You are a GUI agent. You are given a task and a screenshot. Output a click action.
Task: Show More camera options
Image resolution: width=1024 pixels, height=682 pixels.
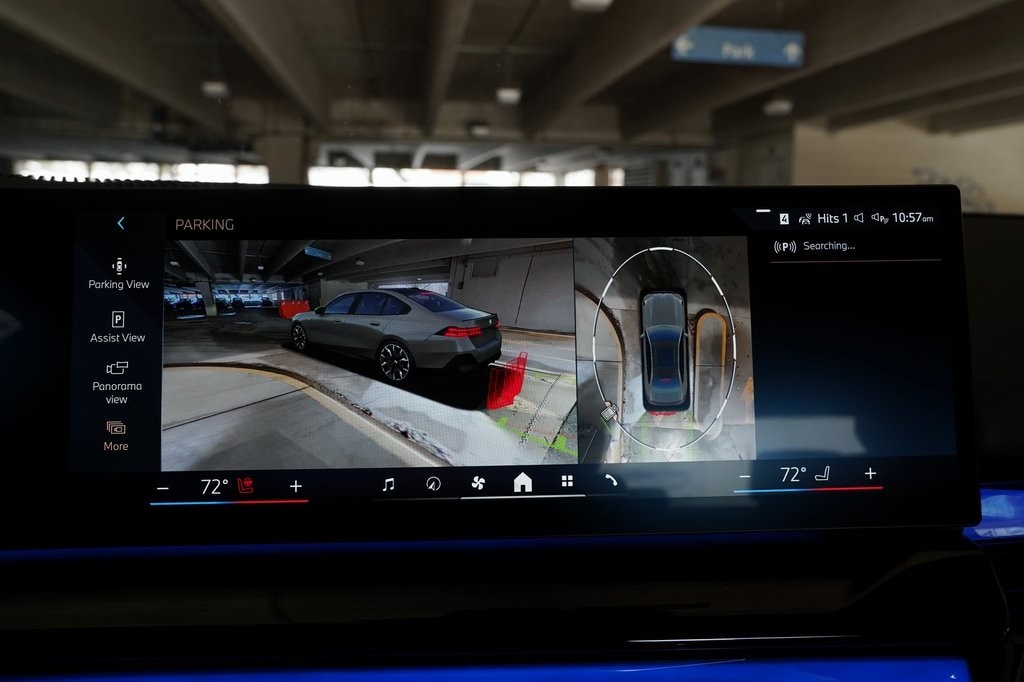(116, 435)
